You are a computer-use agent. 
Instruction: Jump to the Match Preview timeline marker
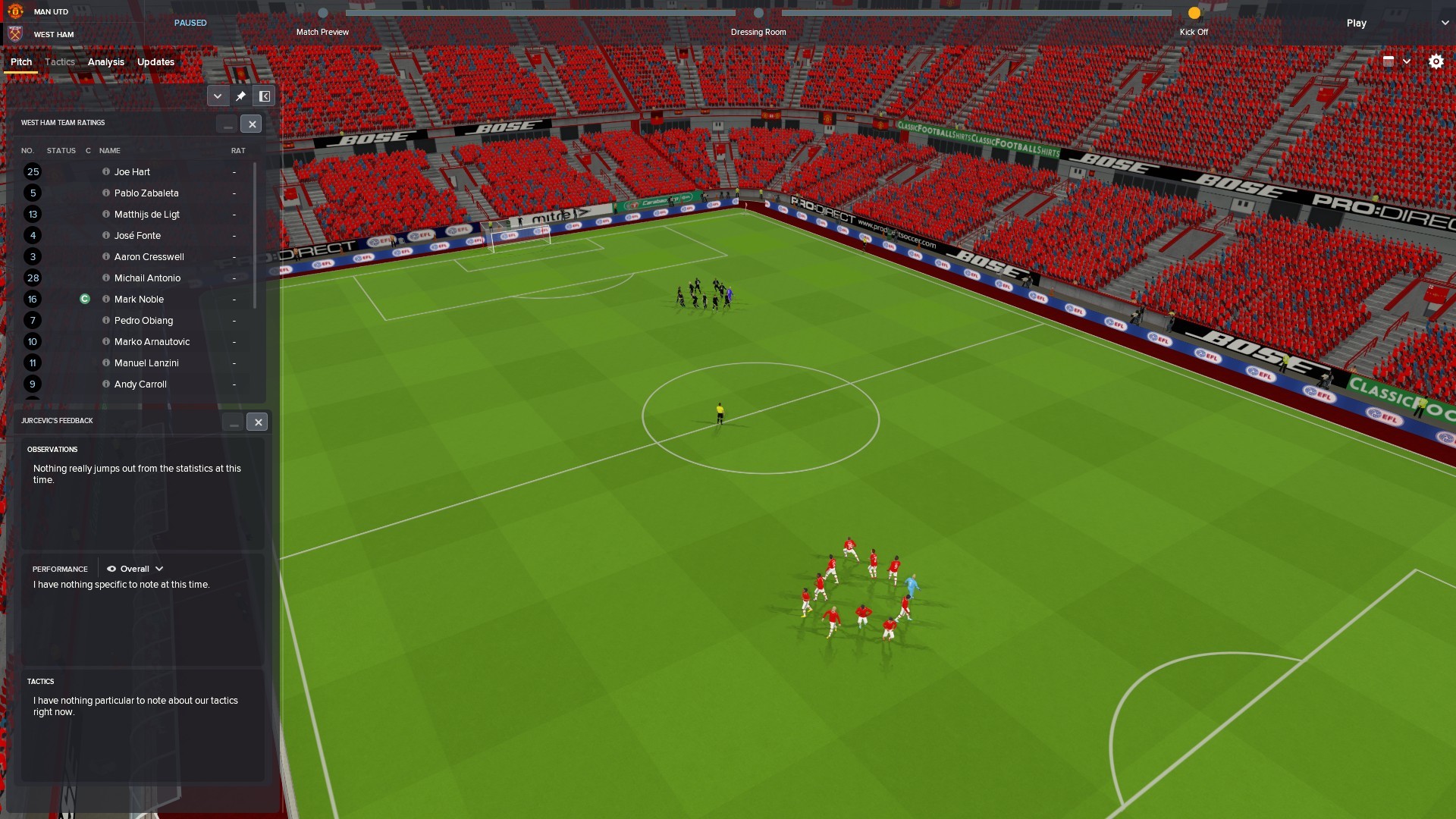pos(323,13)
